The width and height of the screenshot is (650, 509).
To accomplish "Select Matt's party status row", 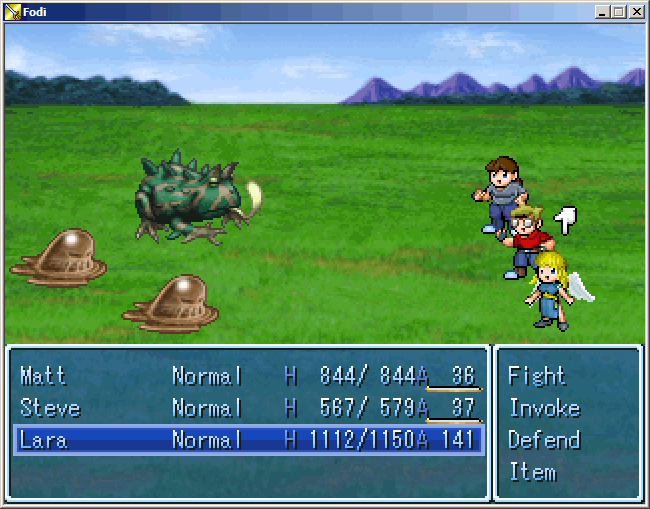I will (x=248, y=376).
